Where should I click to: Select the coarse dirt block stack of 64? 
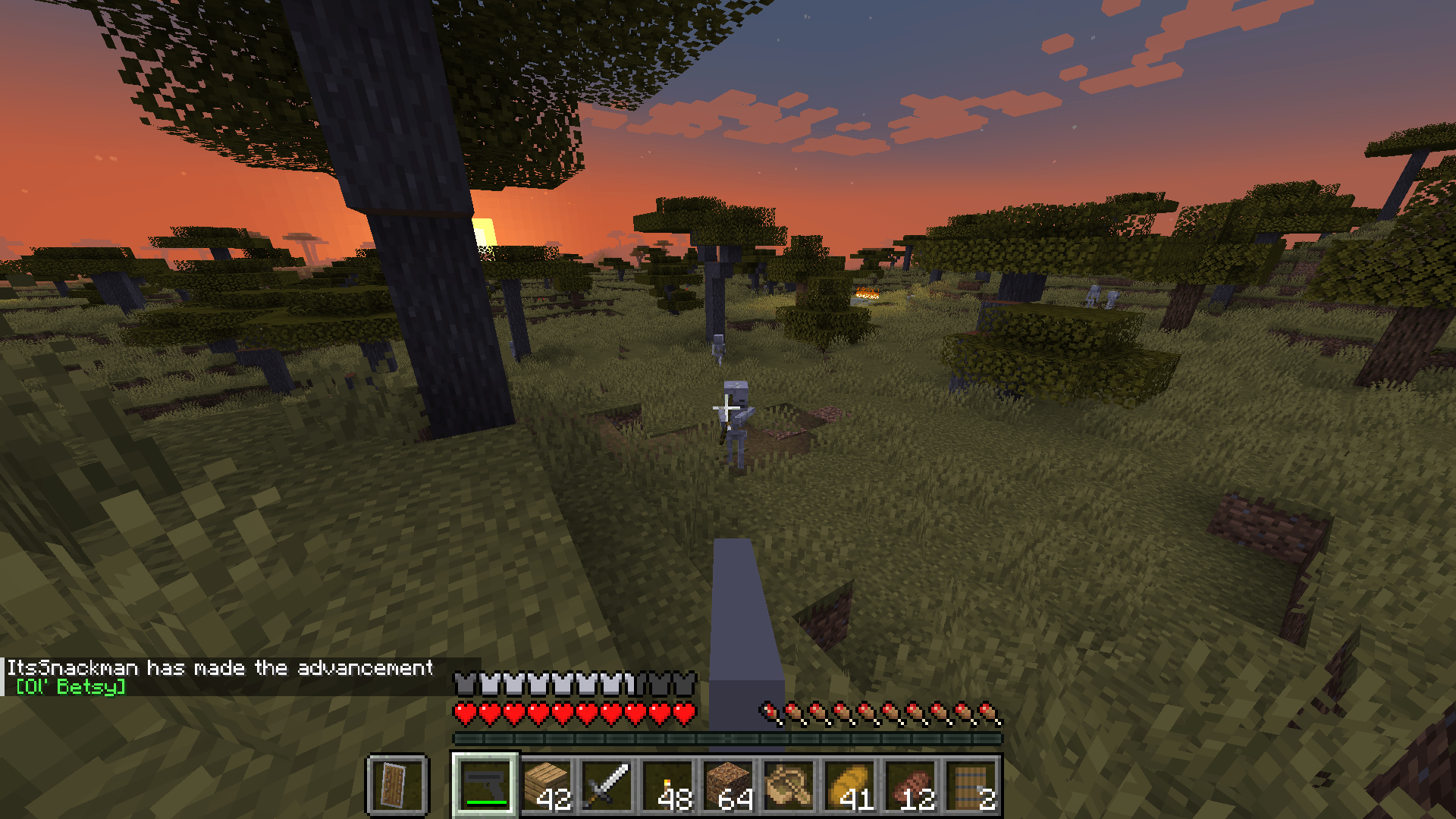730,783
